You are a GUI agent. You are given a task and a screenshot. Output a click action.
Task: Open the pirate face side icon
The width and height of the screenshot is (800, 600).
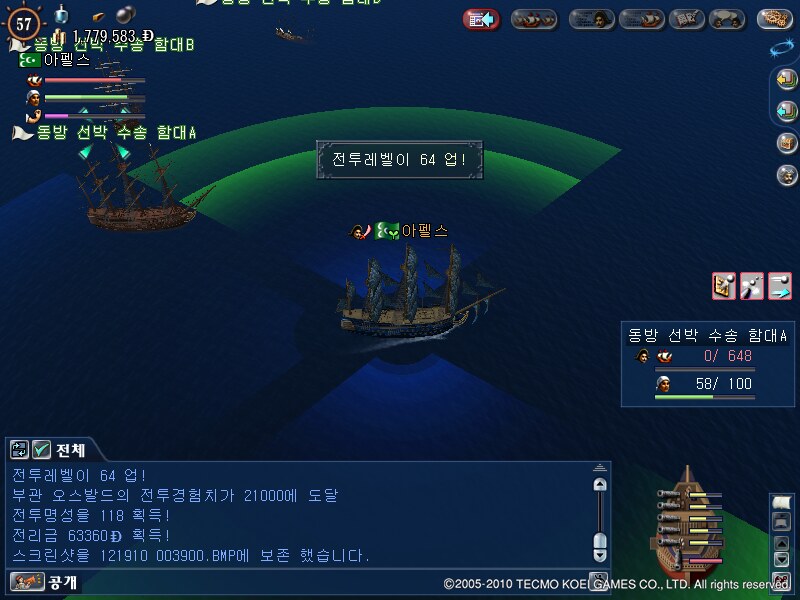[x=787, y=174]
